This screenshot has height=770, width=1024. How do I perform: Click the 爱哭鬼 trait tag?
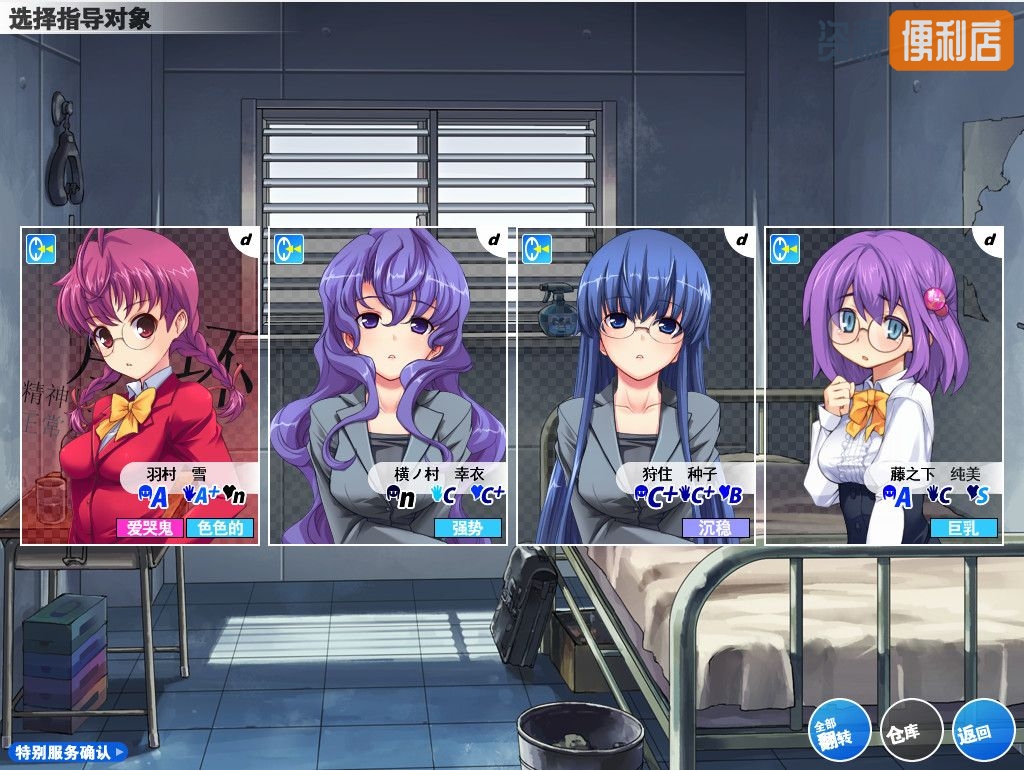coord(150,528)
